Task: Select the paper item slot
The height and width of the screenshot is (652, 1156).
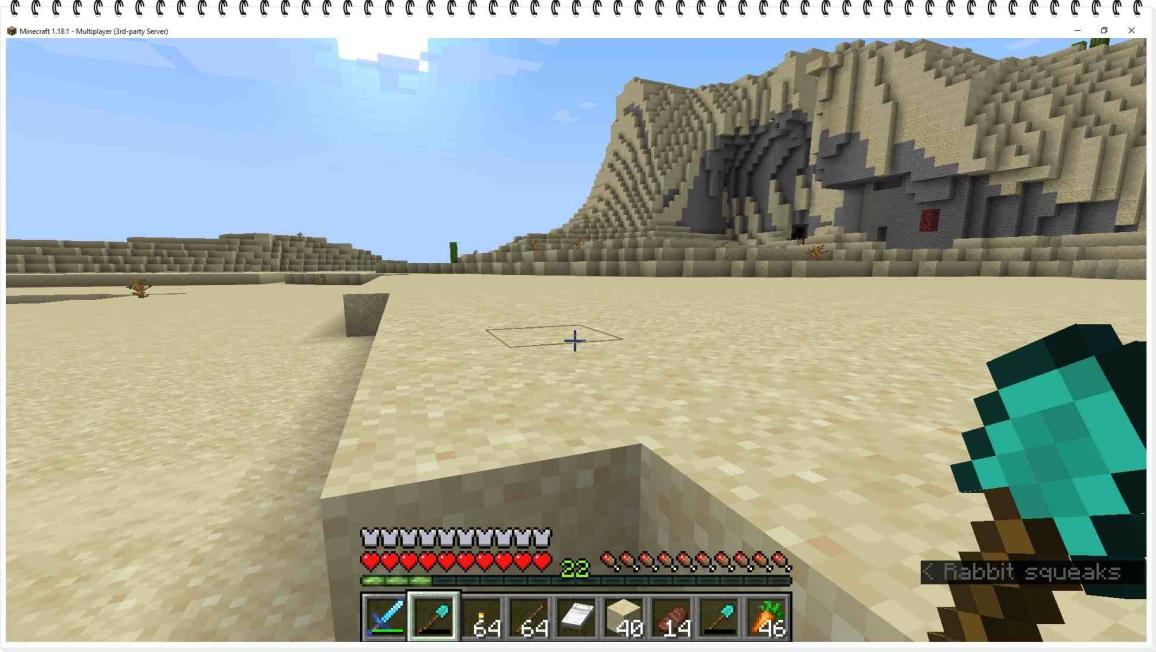Action: [577, 617]
